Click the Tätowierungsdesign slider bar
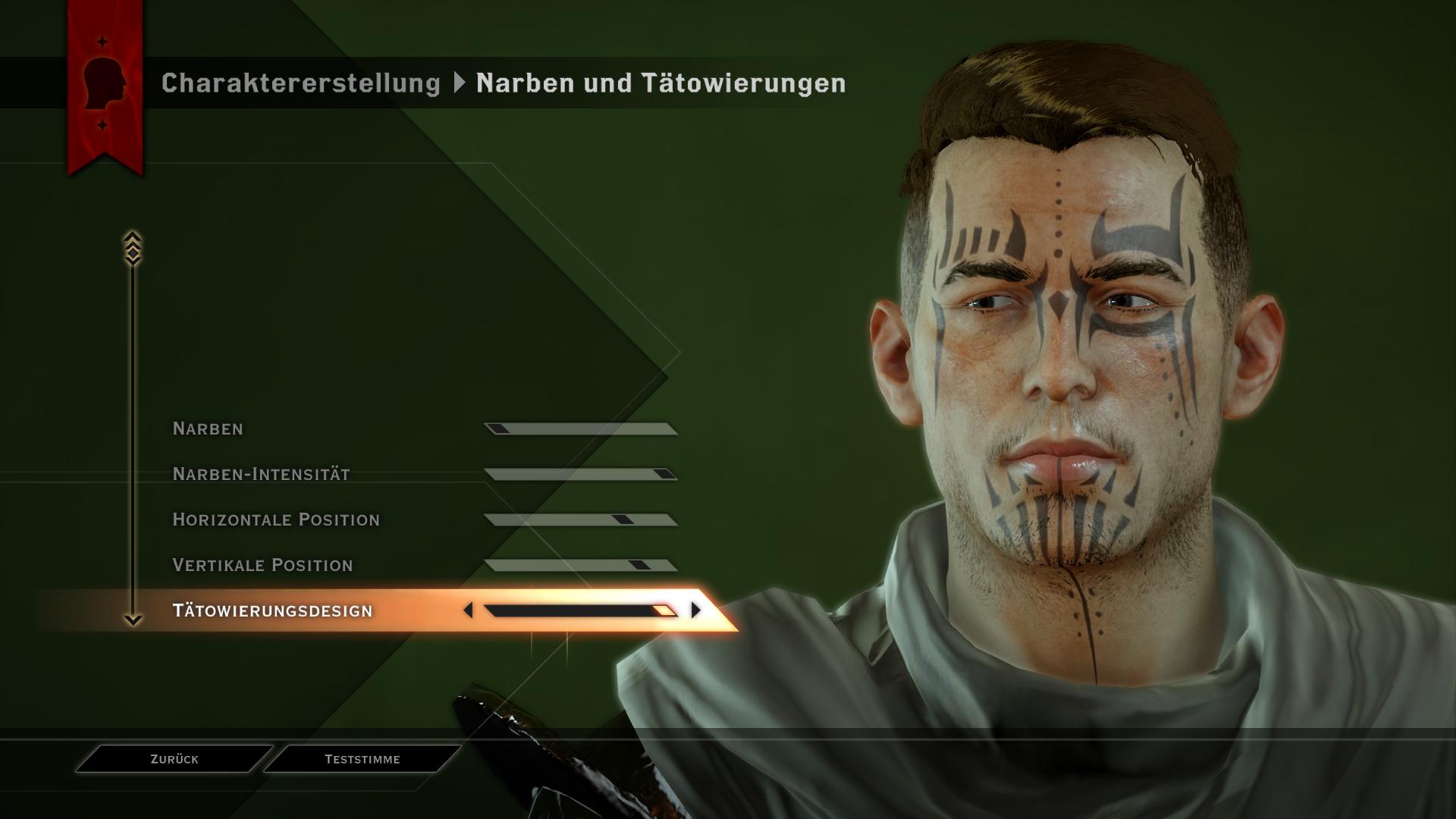Viewport: 1456px width, 819px height. pos(580,610)
